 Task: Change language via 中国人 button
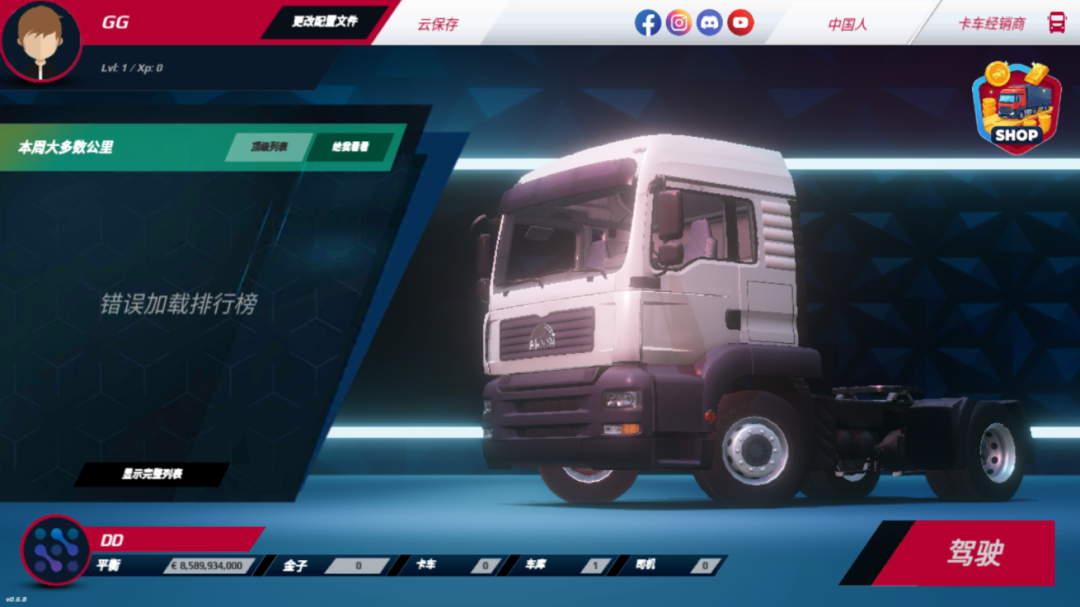[x=847, y=24]
